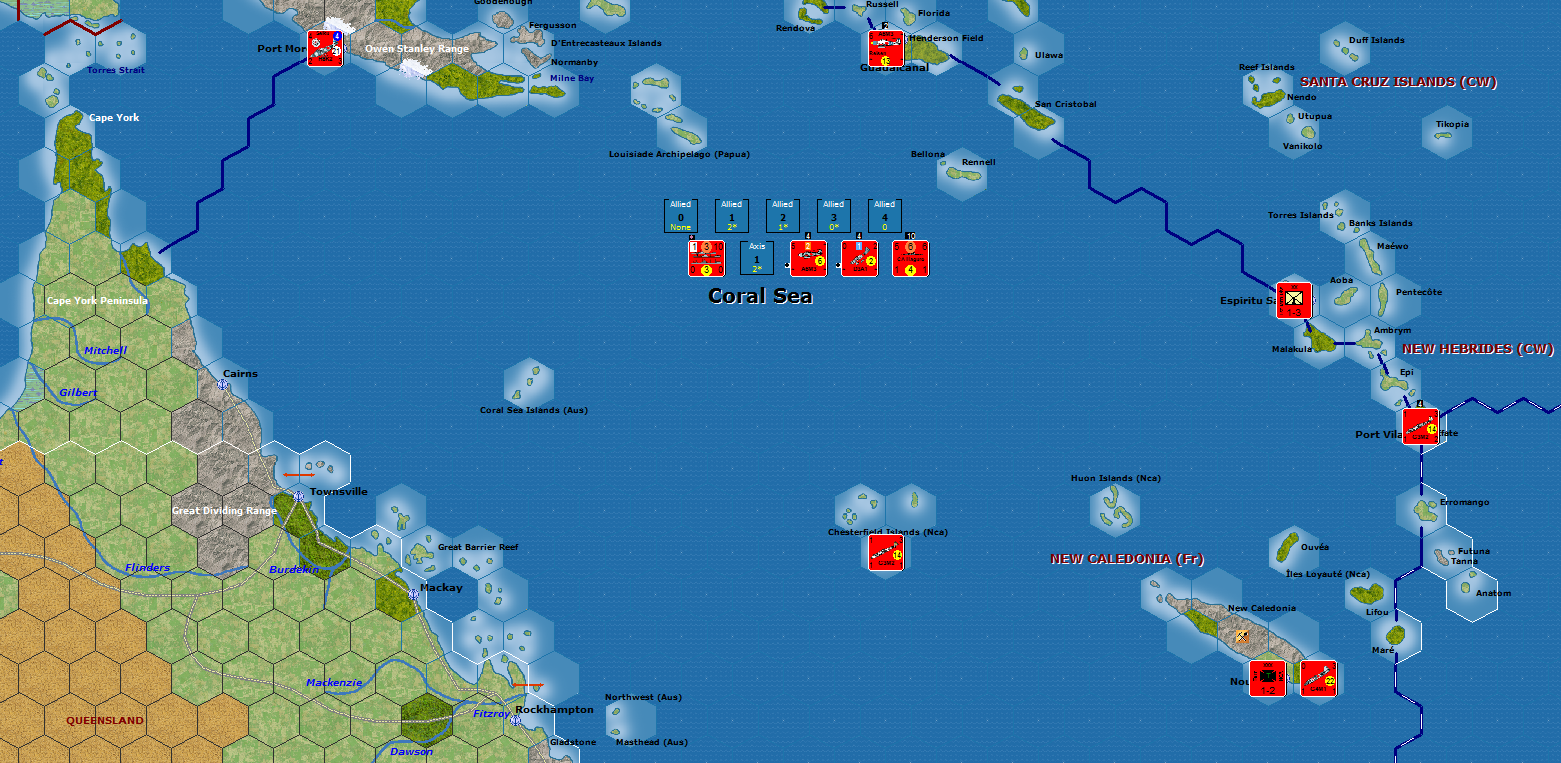Click the Allied 4 status marker
The height and width of the screenshot is (763, 1561).
tap(884, 215)
